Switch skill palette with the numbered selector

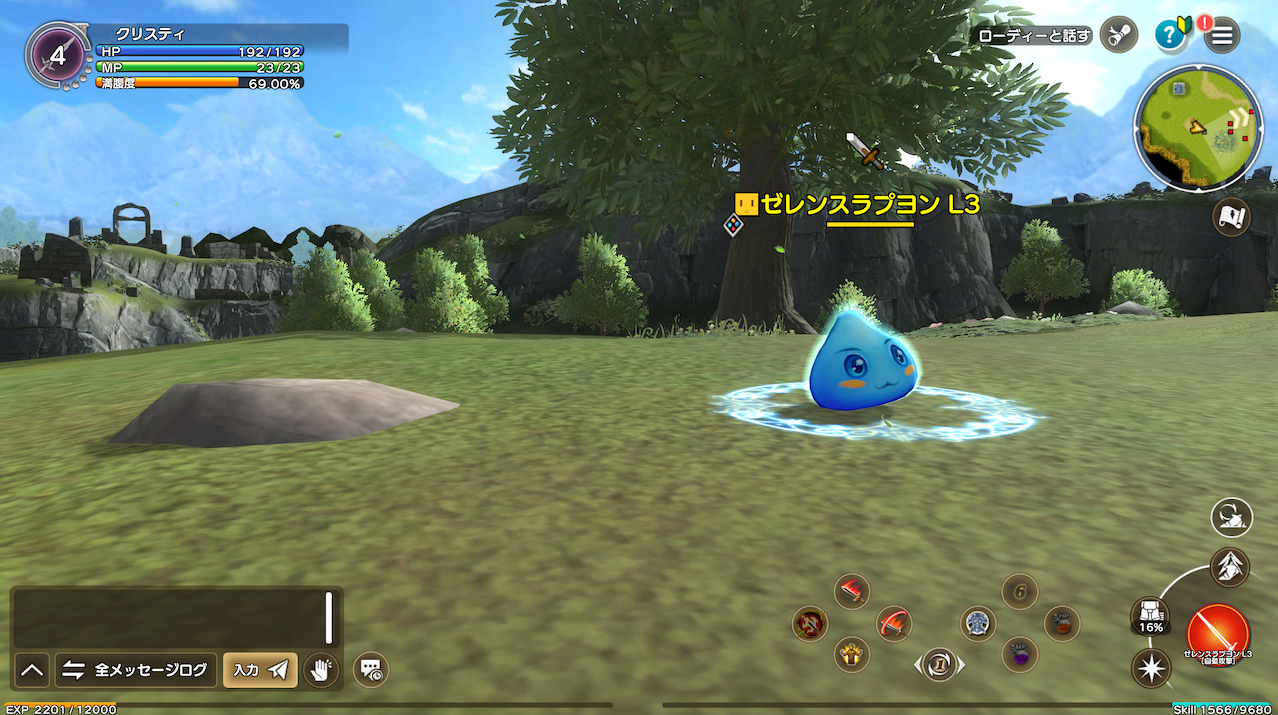938,662
